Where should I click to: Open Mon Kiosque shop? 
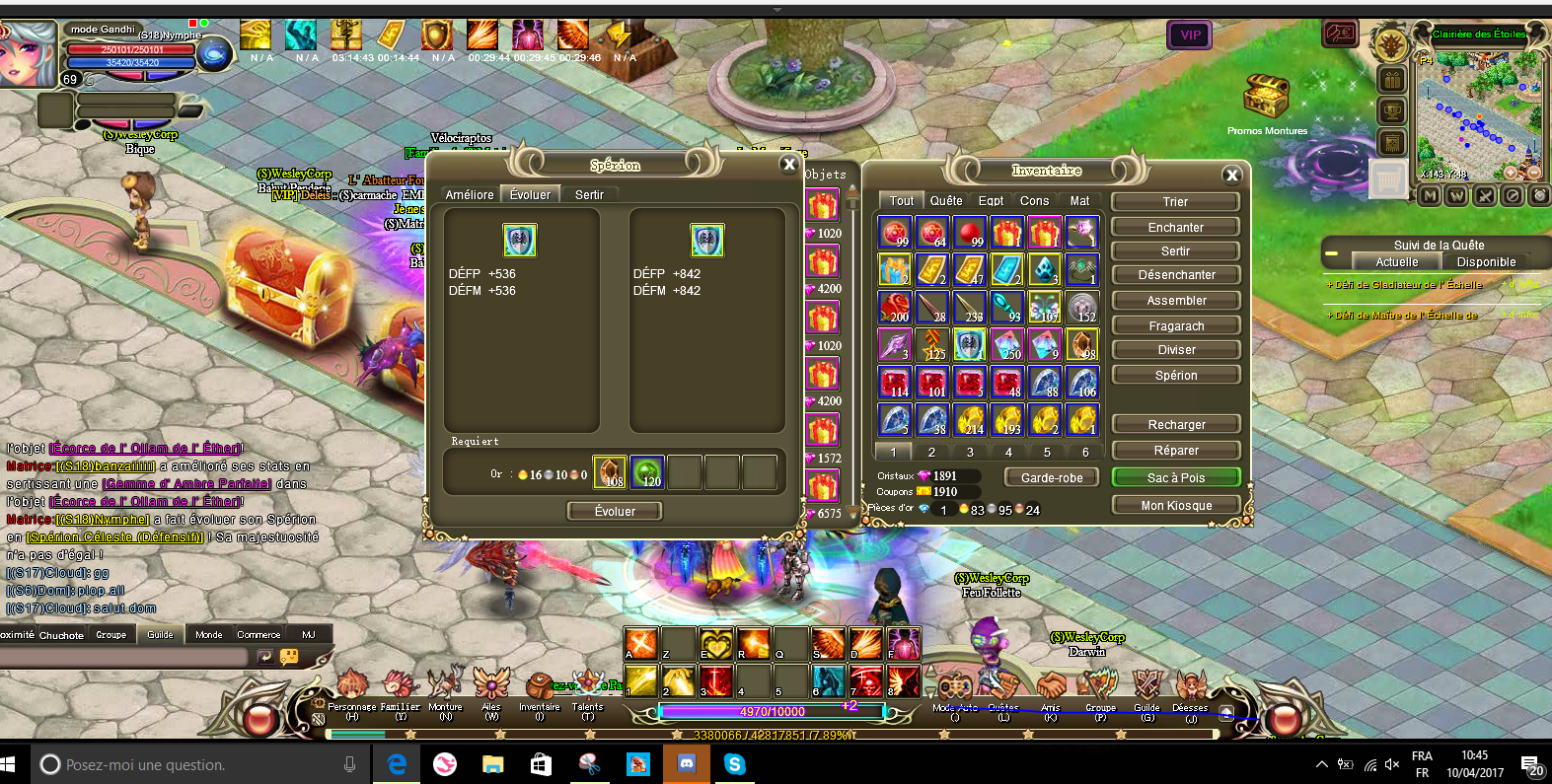[x=1175, y=506]
